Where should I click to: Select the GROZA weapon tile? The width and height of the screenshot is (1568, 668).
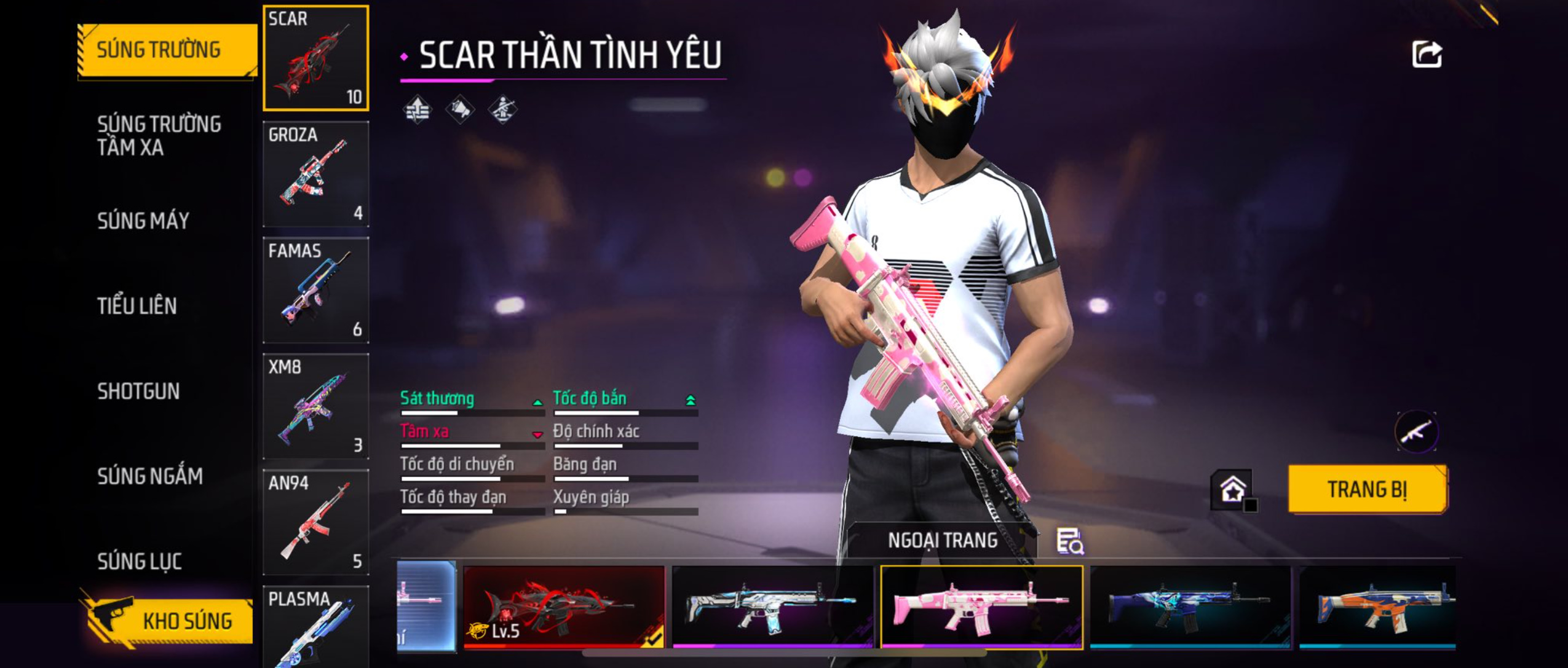pos(315,174)
